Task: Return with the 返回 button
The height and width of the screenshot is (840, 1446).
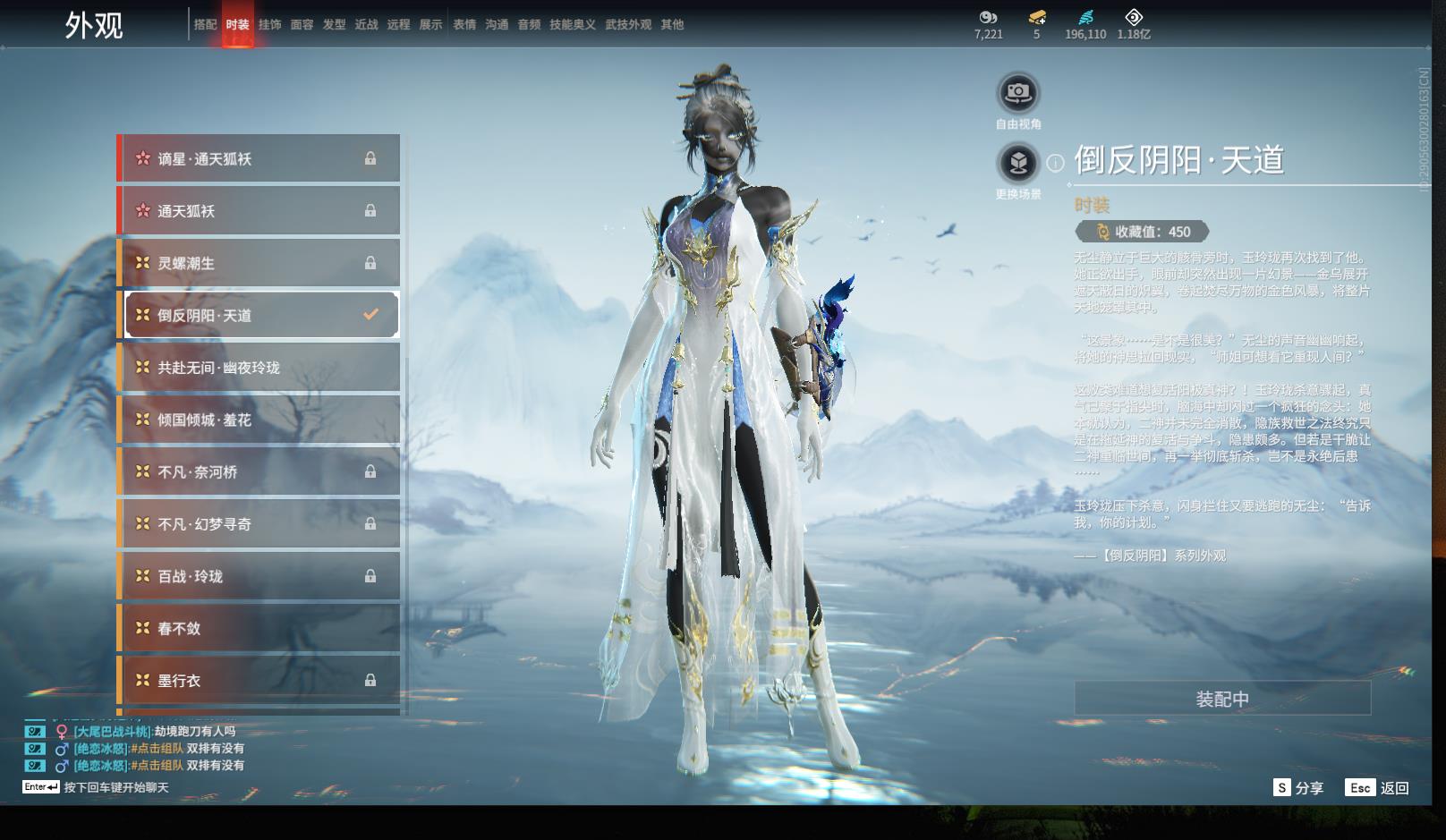Action: tap(1377, 788)
